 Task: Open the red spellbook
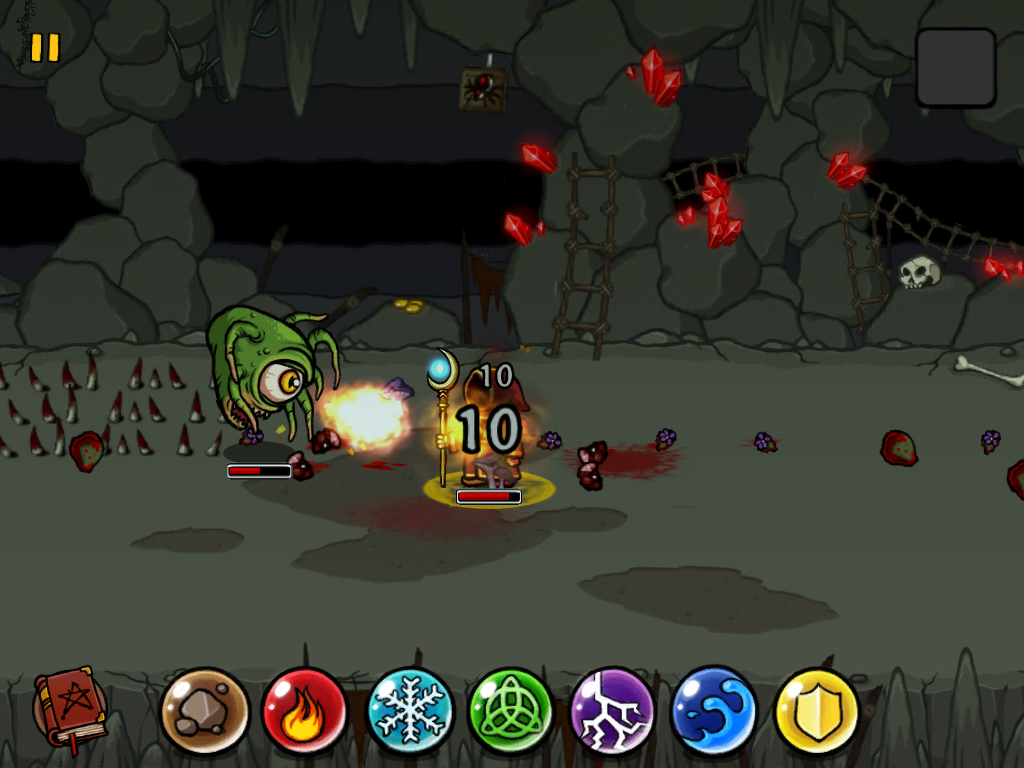click(70, 710)
